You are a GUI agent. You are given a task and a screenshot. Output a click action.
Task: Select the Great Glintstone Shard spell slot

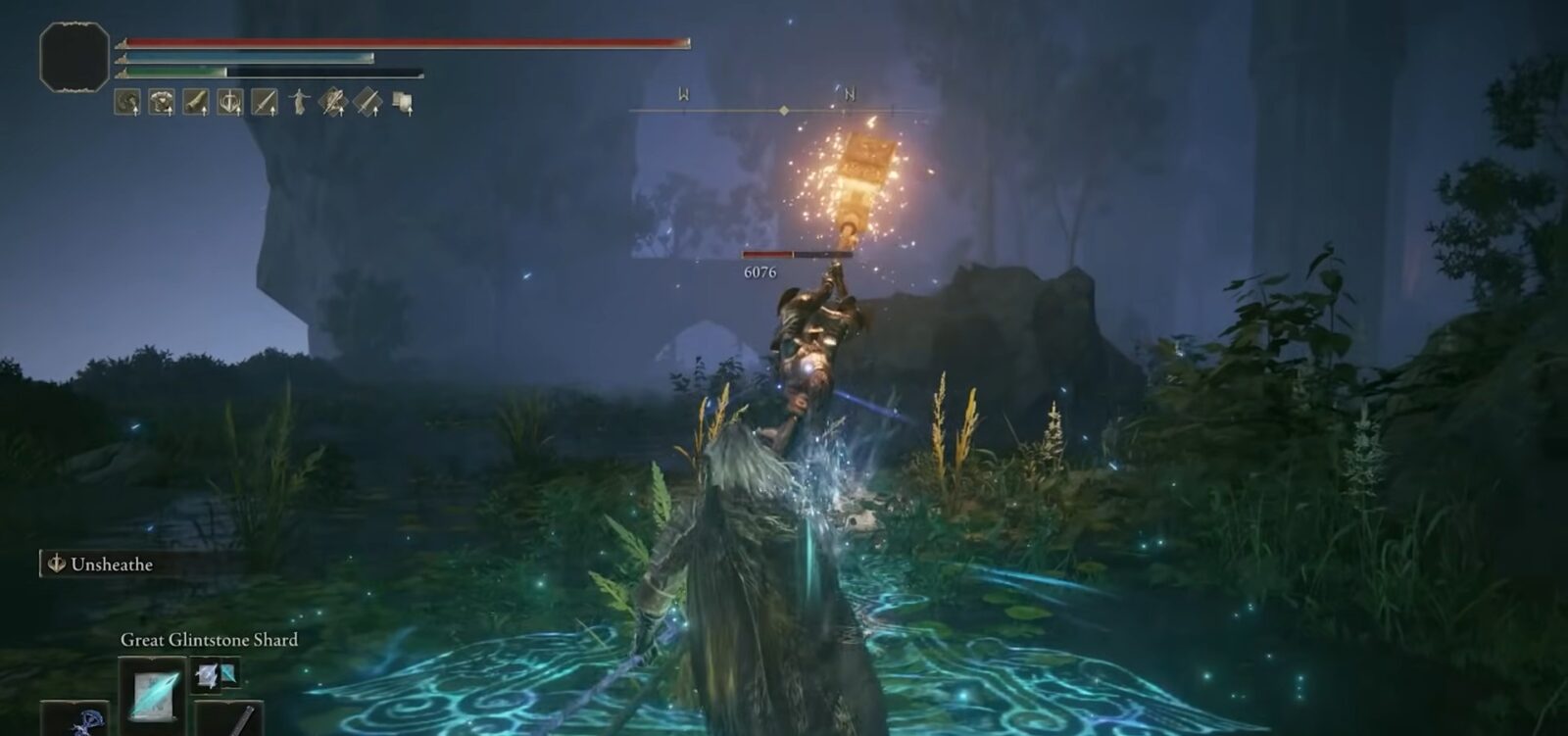click(x=153, y=689)
